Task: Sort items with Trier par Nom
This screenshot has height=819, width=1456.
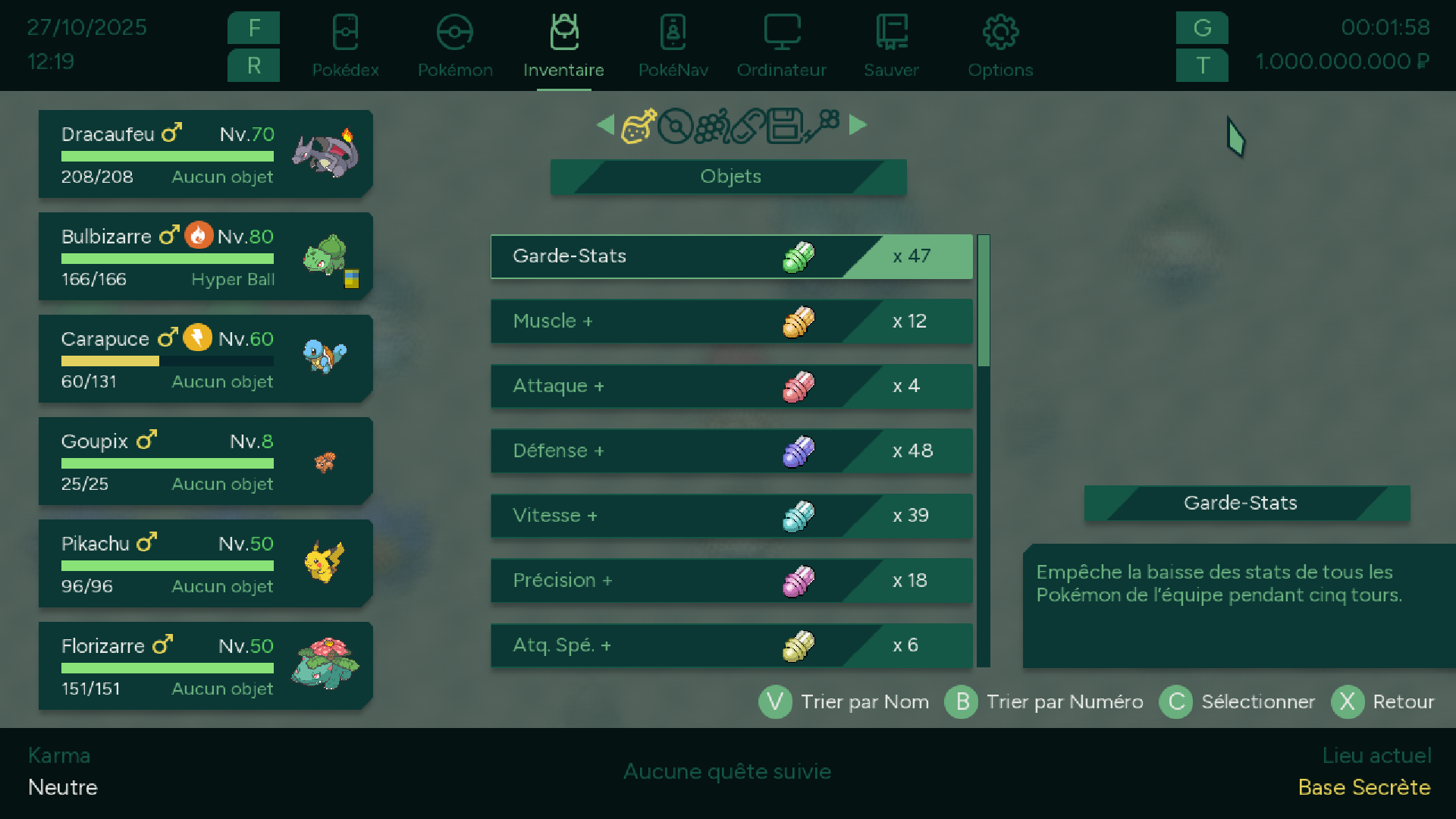Action: [845, 702]
